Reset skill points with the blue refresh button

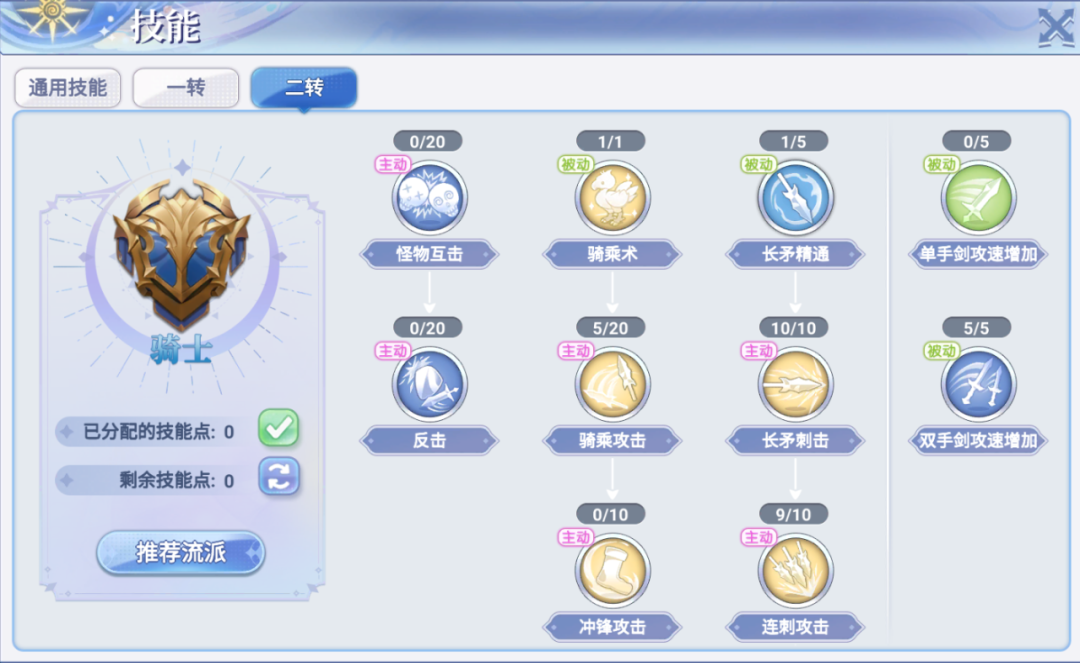tap(279, 477)
